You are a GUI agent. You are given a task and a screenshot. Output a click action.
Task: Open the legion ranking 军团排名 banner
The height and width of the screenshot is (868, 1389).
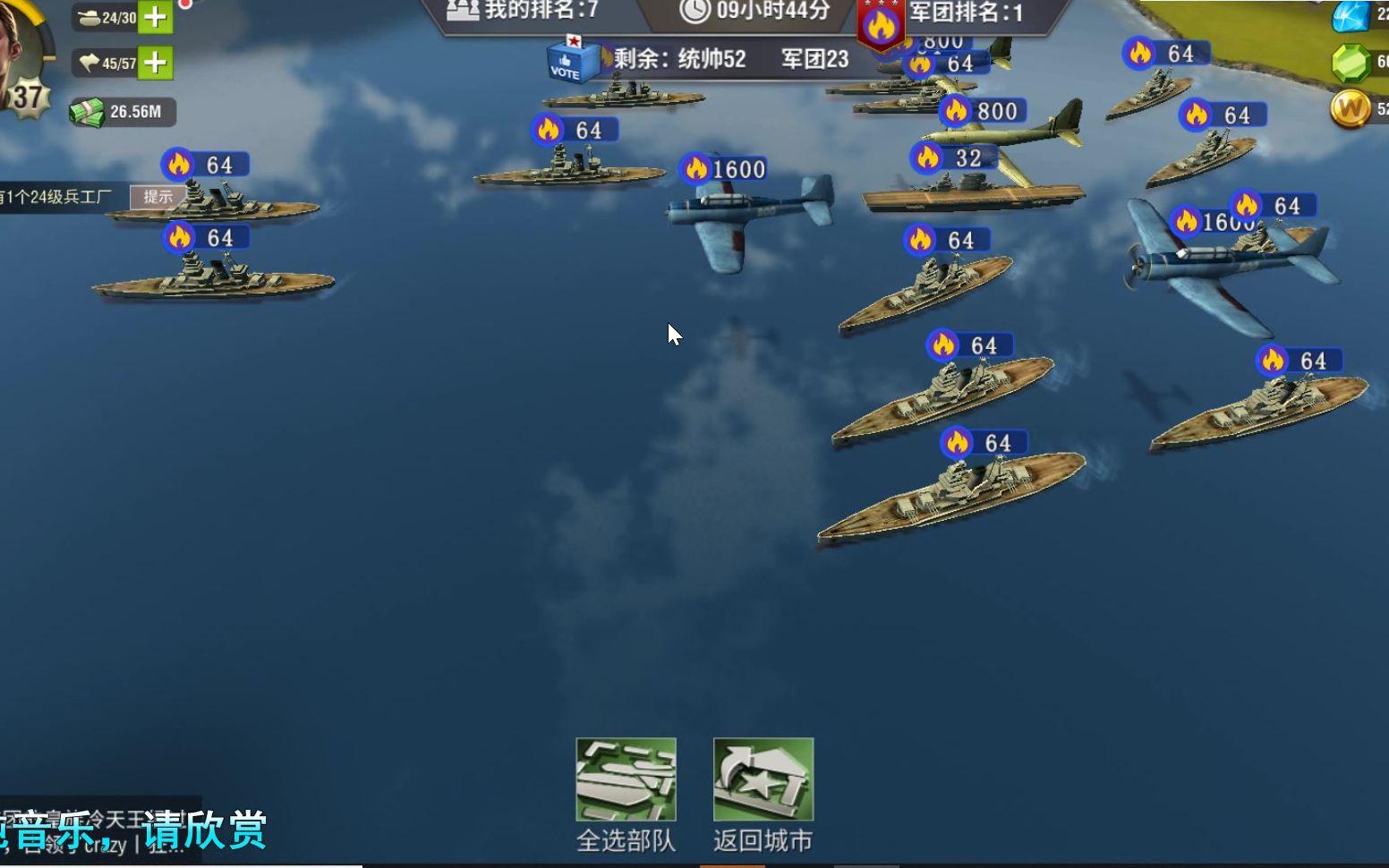pyautogui.click(x=967, y=13)
